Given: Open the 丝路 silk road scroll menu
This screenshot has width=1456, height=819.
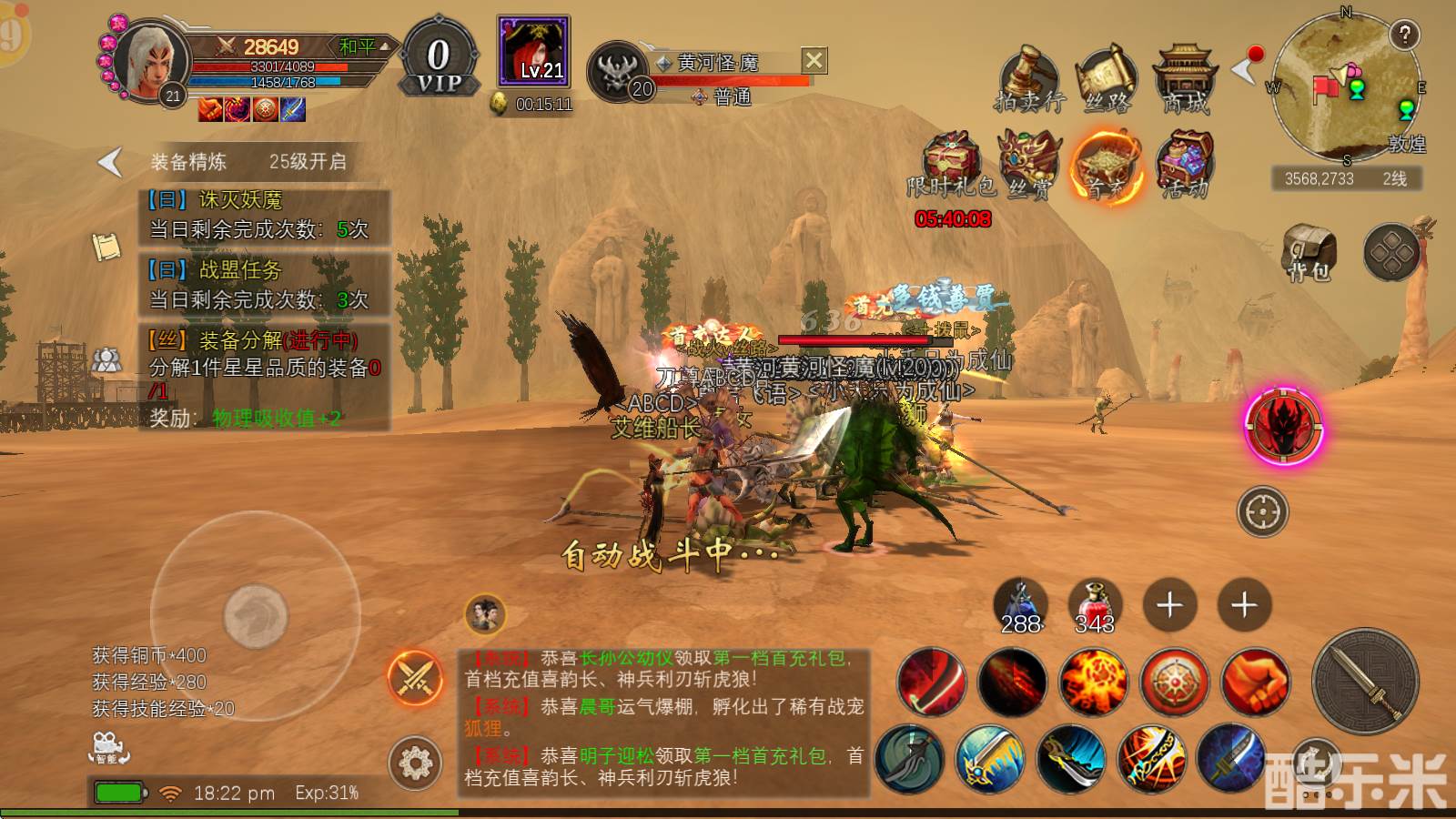Looking at the screenshot, I should [1106, 79].
